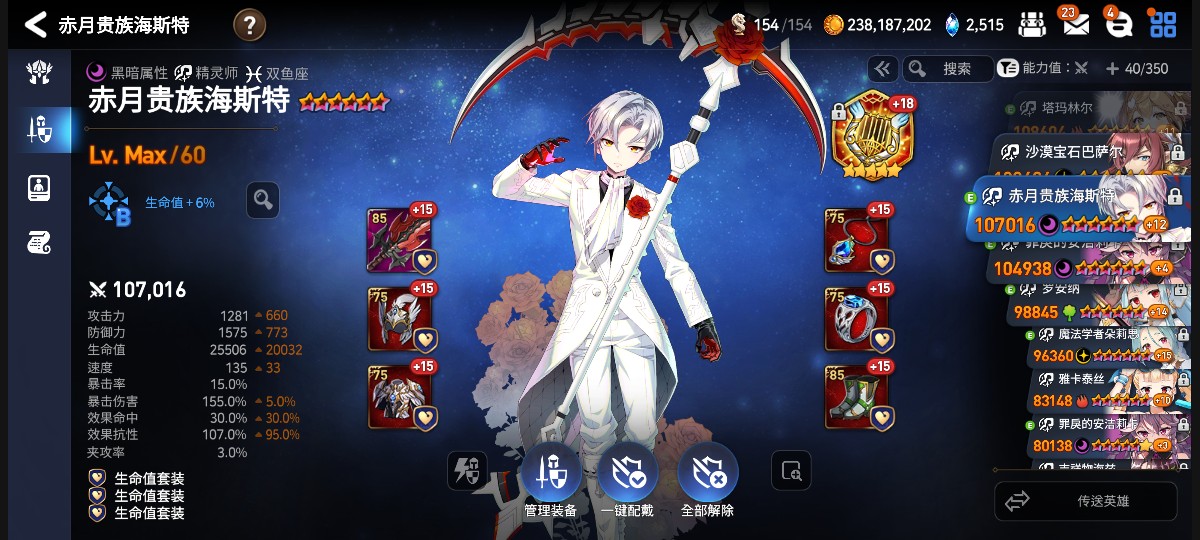This screenshot has height=540, width=1200.
Task: Collapse the hero list with double-arrow button
Action: pyautogui.click(x=882, y=69)
